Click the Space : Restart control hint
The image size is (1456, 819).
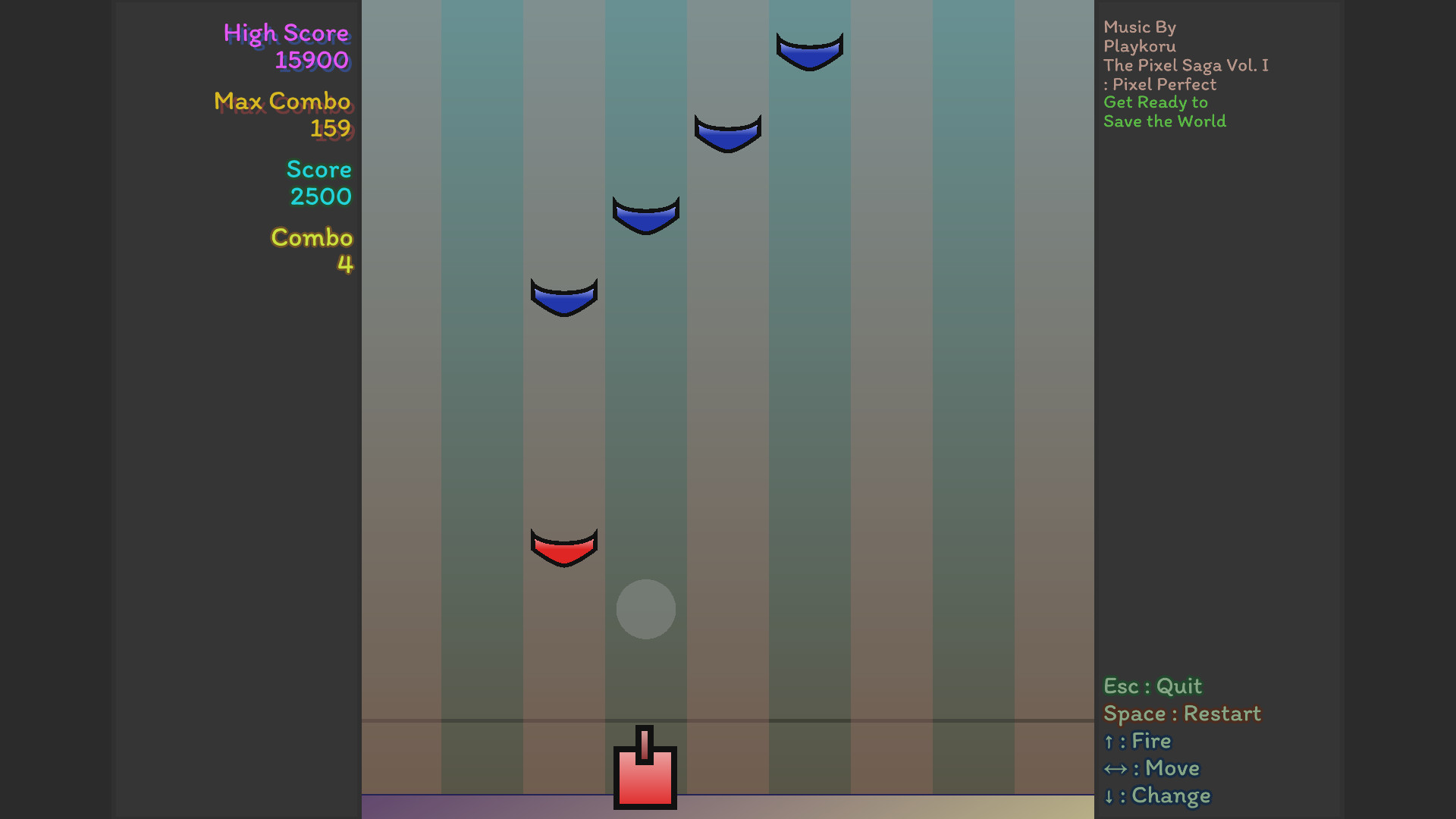1181,714
